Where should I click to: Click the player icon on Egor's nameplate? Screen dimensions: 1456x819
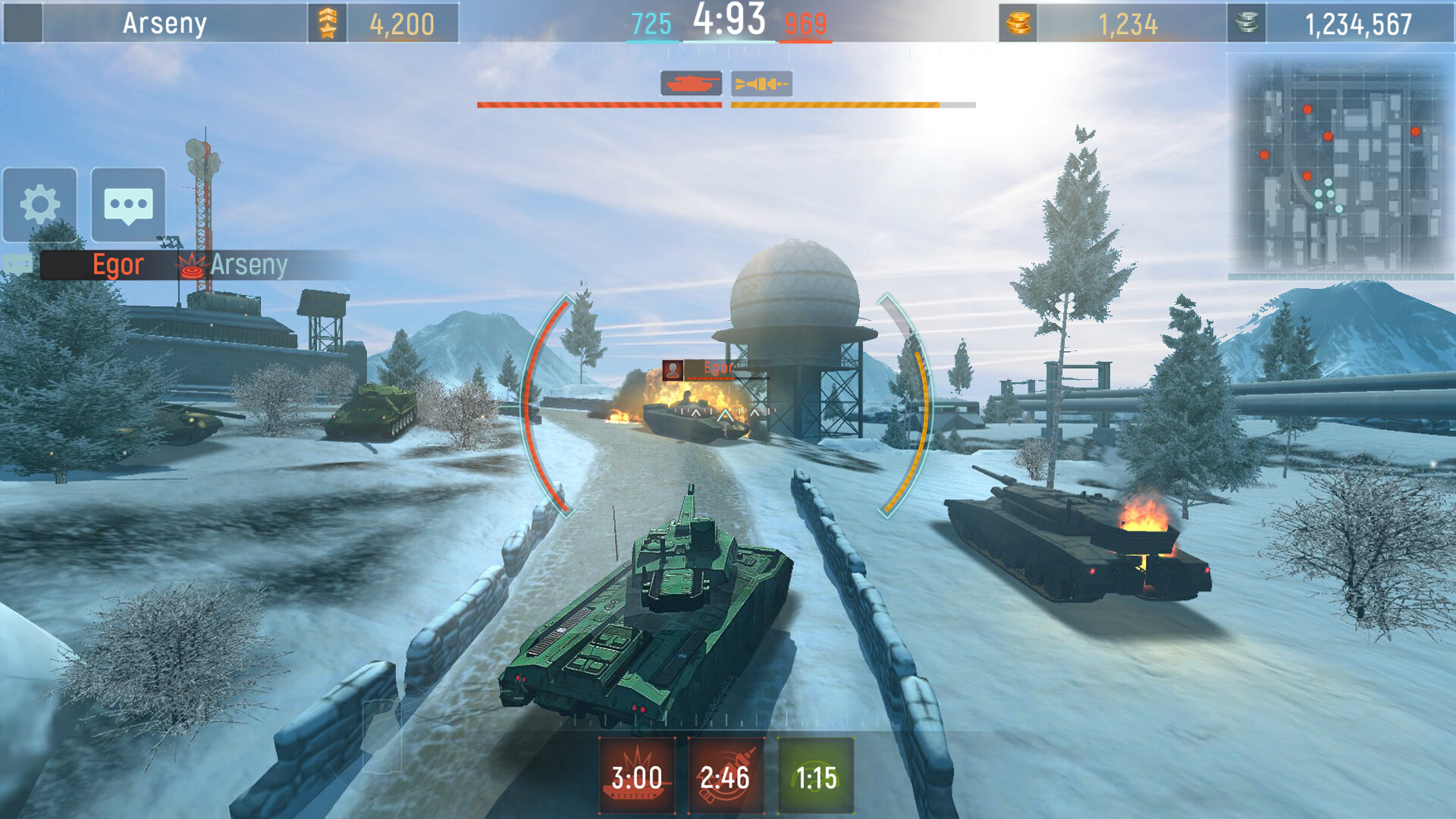tap(673, 371)
